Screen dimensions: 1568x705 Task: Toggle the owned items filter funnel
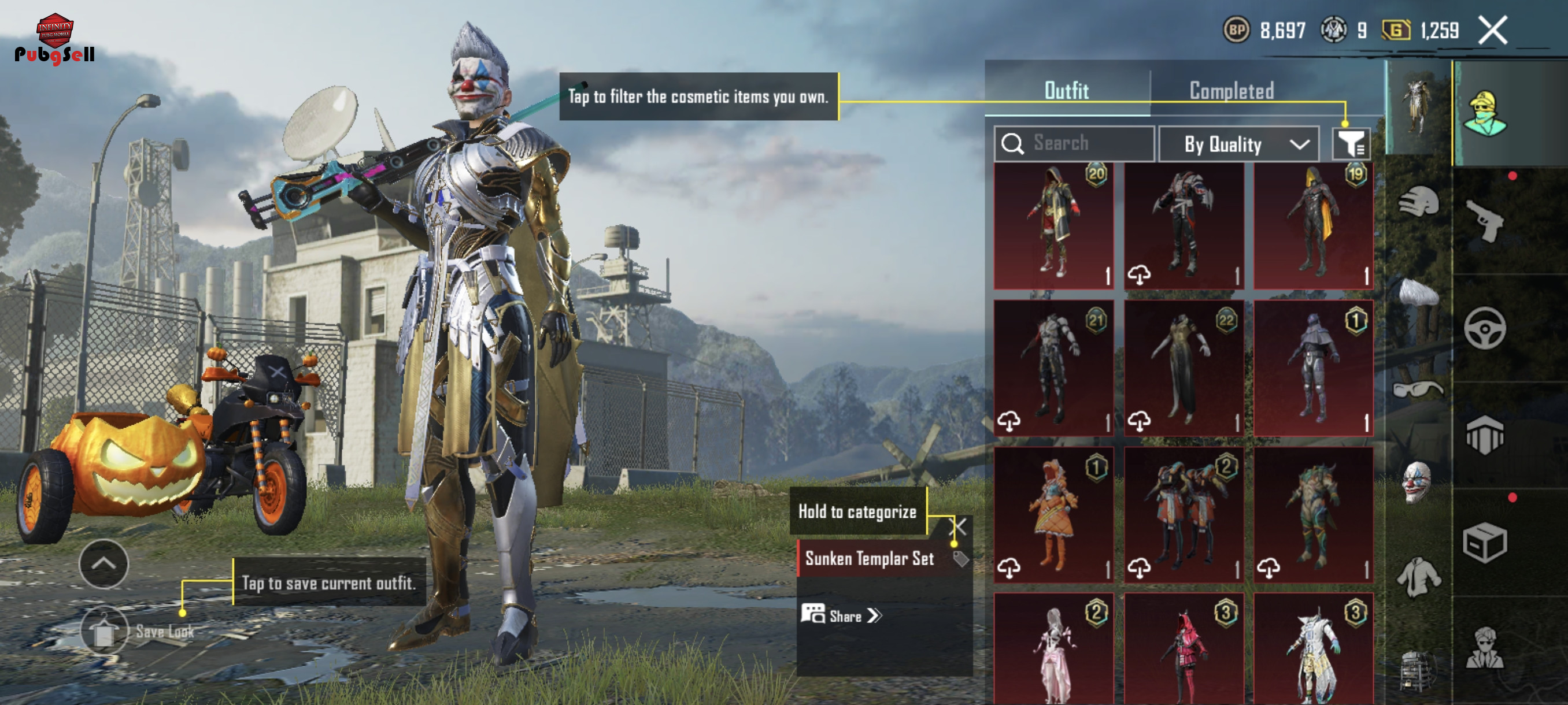click(x=1351, y=144)
